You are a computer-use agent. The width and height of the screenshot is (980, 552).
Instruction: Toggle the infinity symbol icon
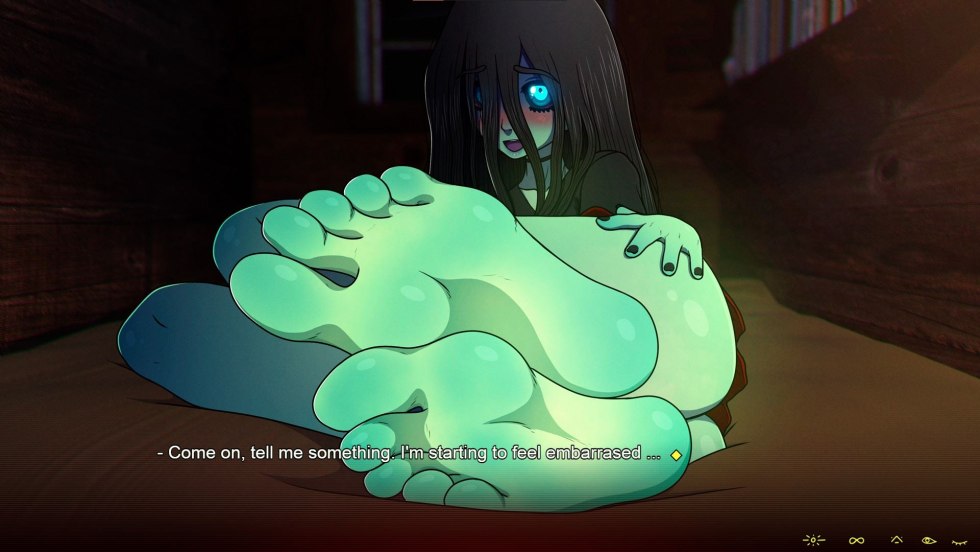[x=857, y=541]
